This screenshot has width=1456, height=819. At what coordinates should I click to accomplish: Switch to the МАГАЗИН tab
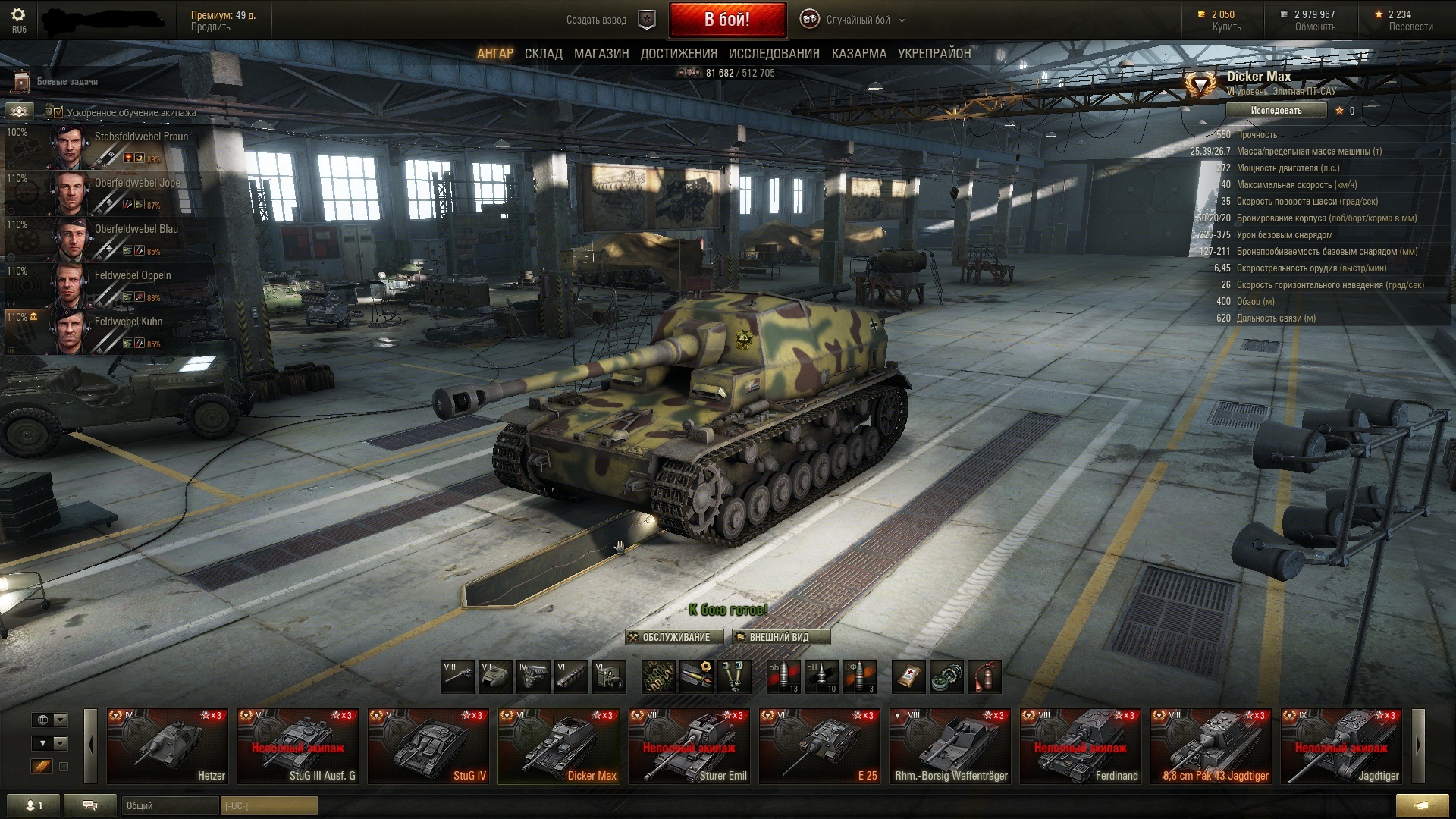(x=601, y=54)
